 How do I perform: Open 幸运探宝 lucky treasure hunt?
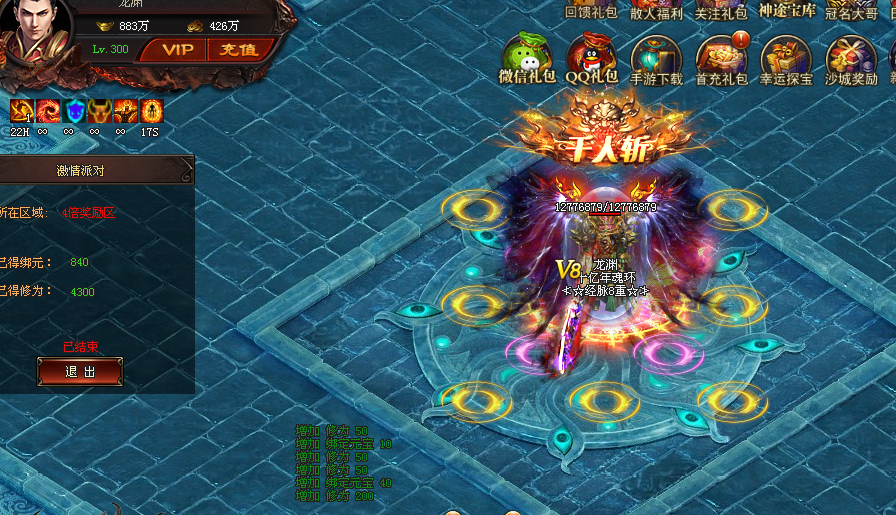coord(786,58)
